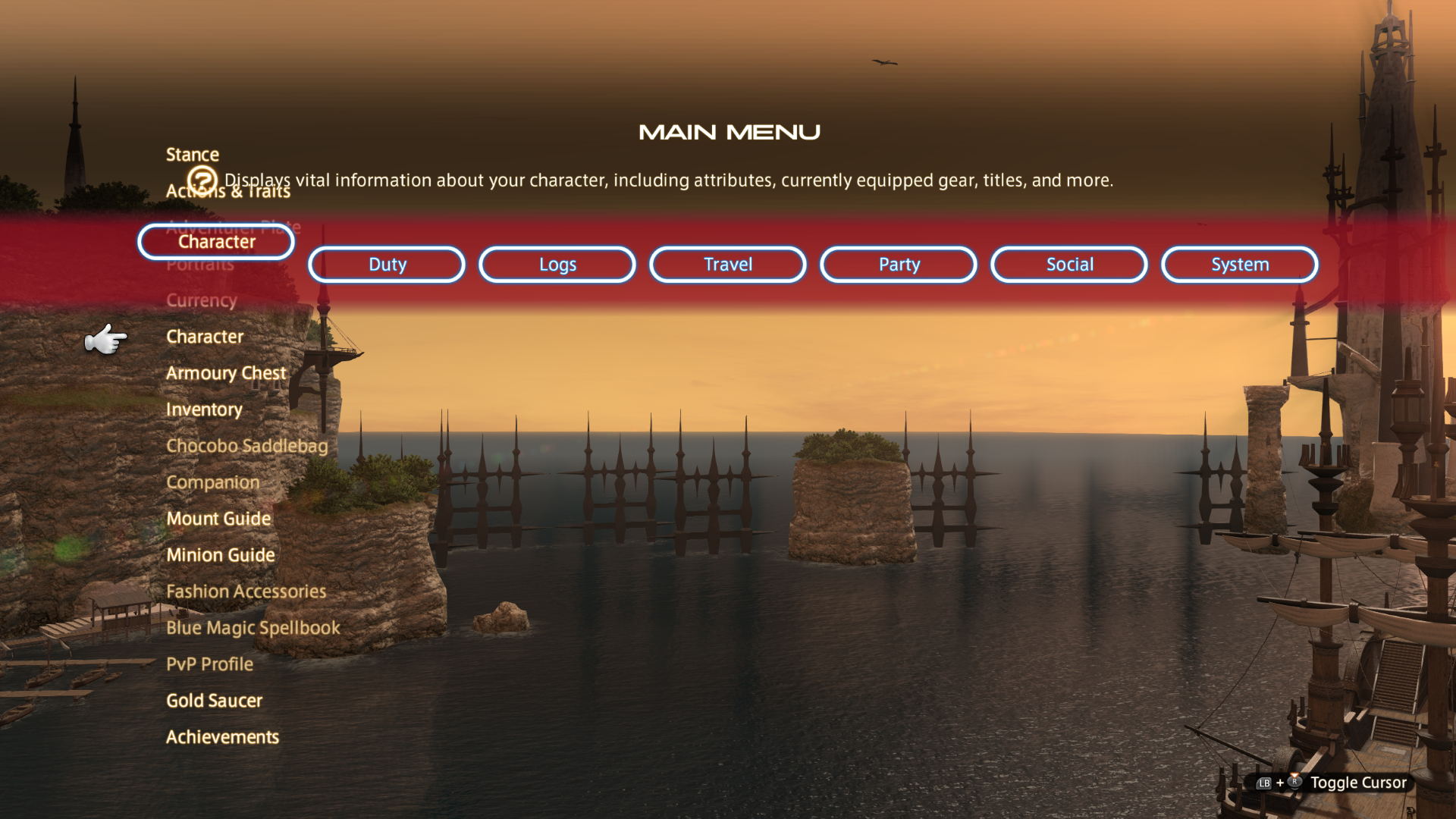Switch to the Duty tab

click(386, 264)
